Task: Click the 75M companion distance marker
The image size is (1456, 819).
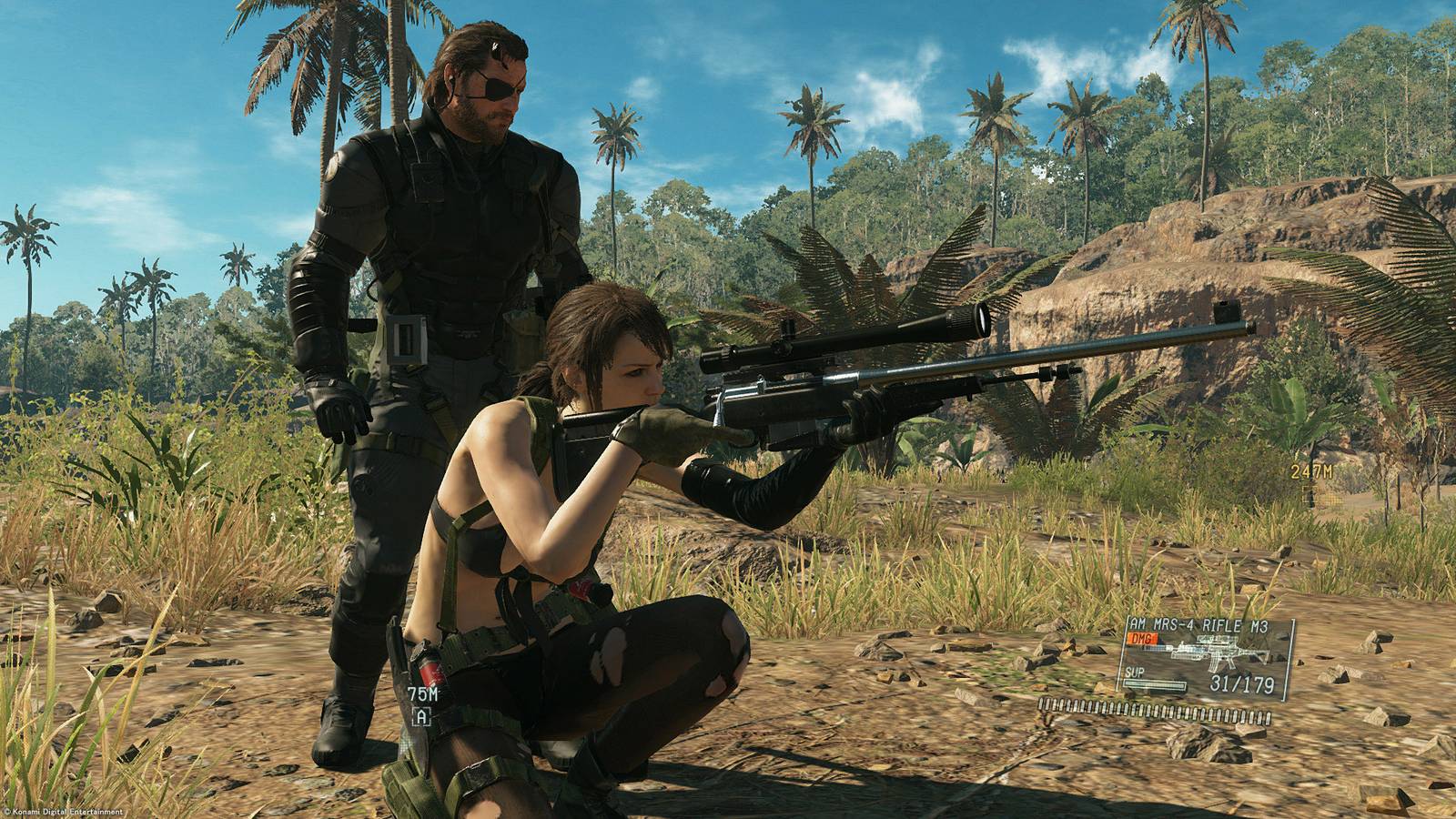Action: click(x=421, y=693)
